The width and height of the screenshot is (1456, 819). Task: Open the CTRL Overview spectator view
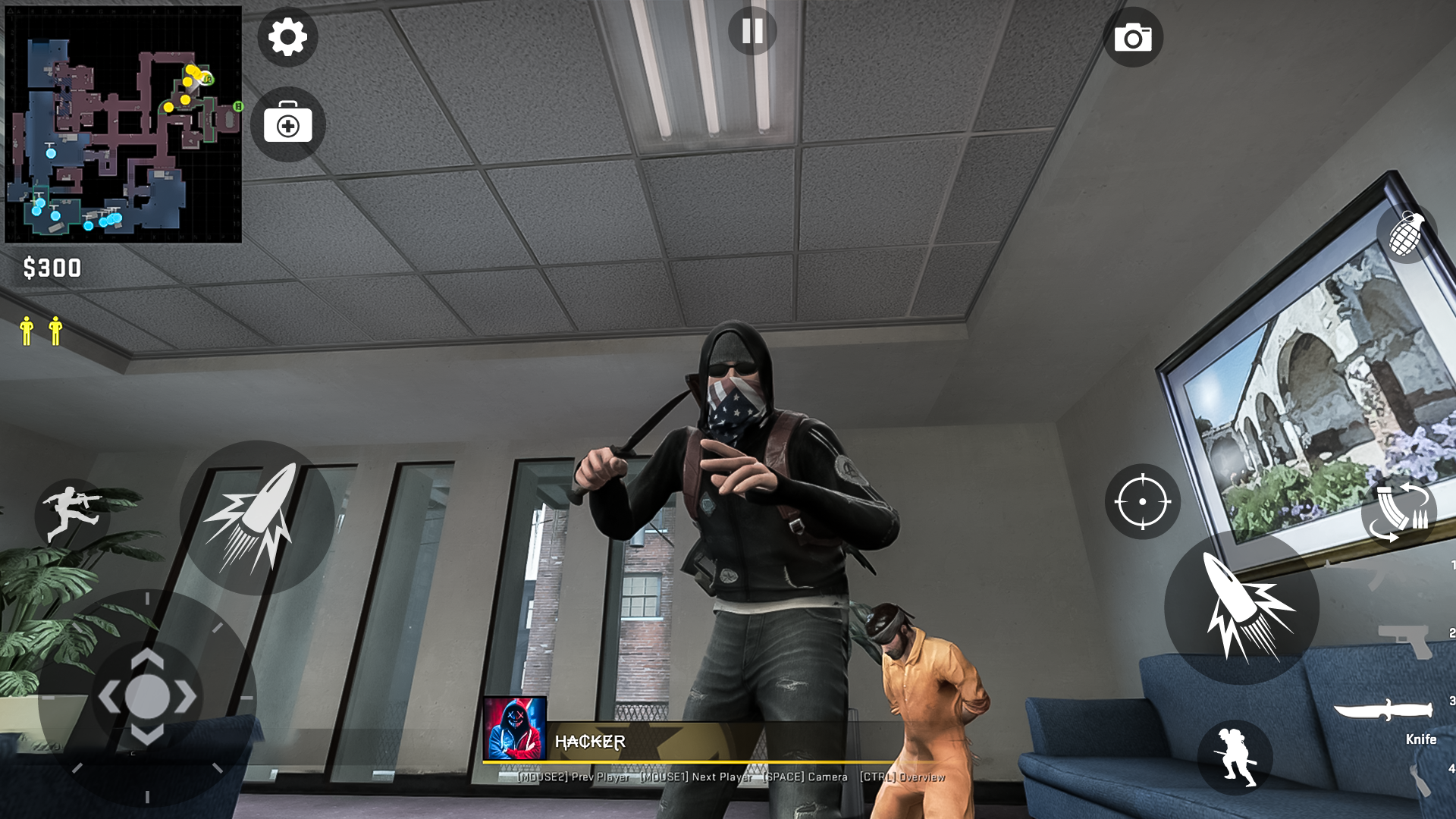pyautogui.click(x=901, y=777)
